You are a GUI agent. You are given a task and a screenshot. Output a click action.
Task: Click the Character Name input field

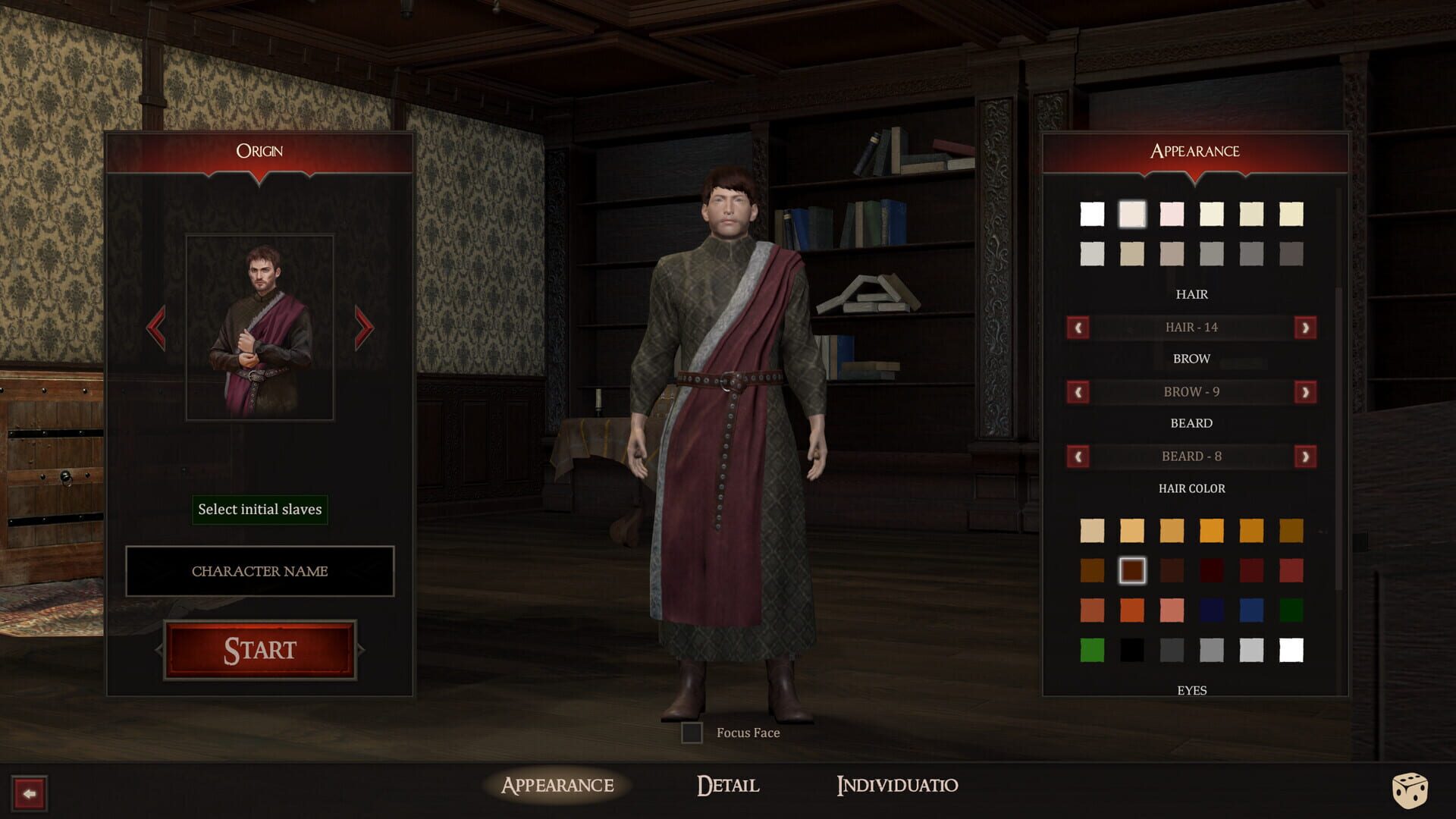pyautogui.click(x=260, y=571)
